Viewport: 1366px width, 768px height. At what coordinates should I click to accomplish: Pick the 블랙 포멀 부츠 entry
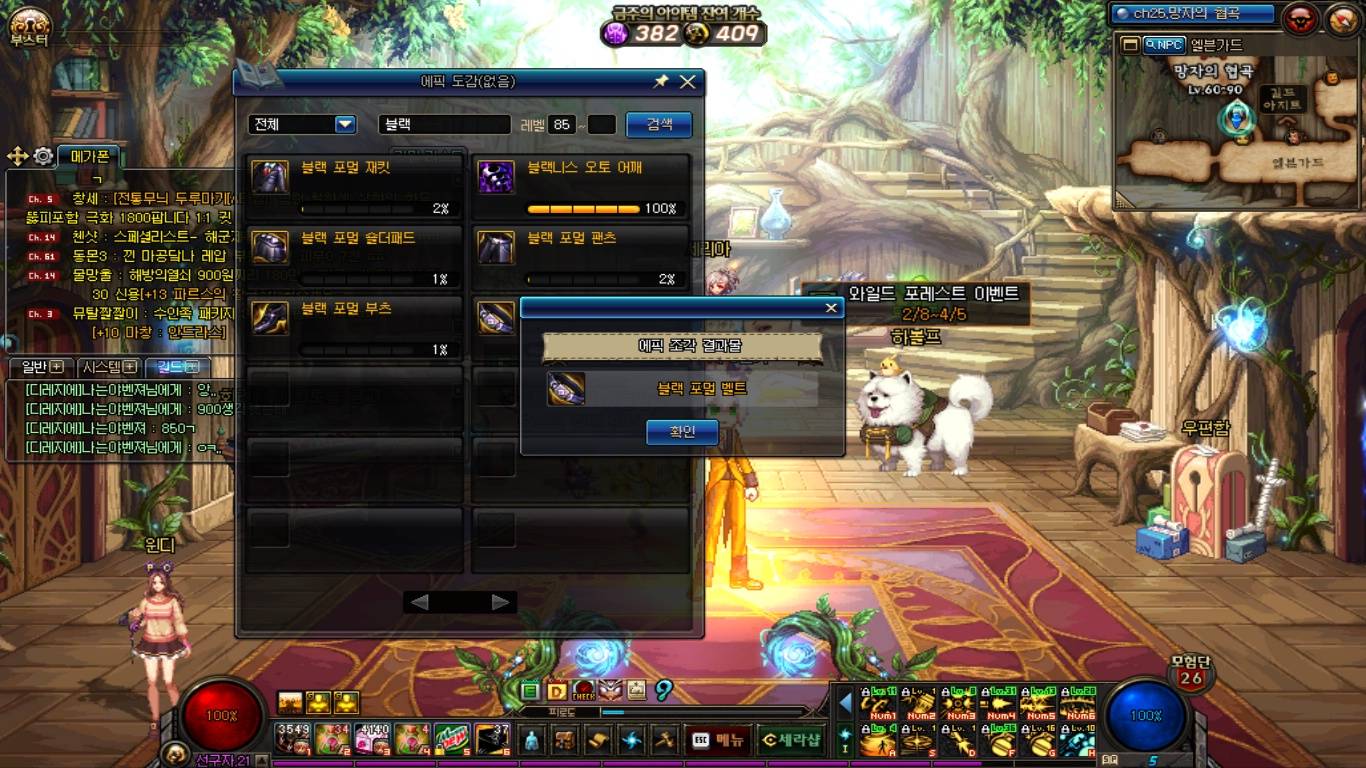[x=354, y=327]
